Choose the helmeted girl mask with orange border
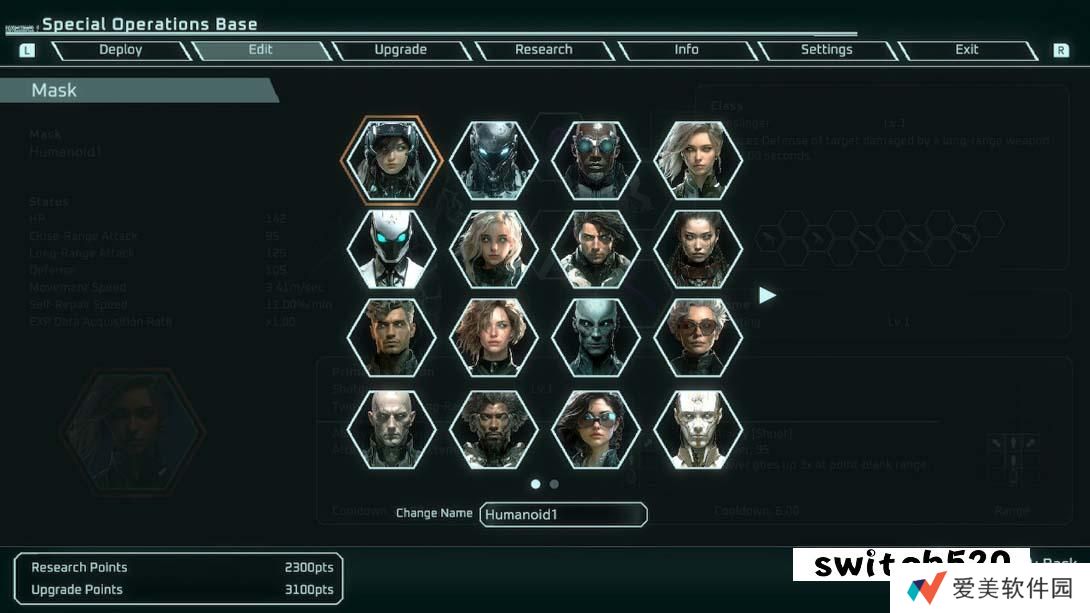The height and width of the screenshot is (613, 1090). tap(391, 160)
